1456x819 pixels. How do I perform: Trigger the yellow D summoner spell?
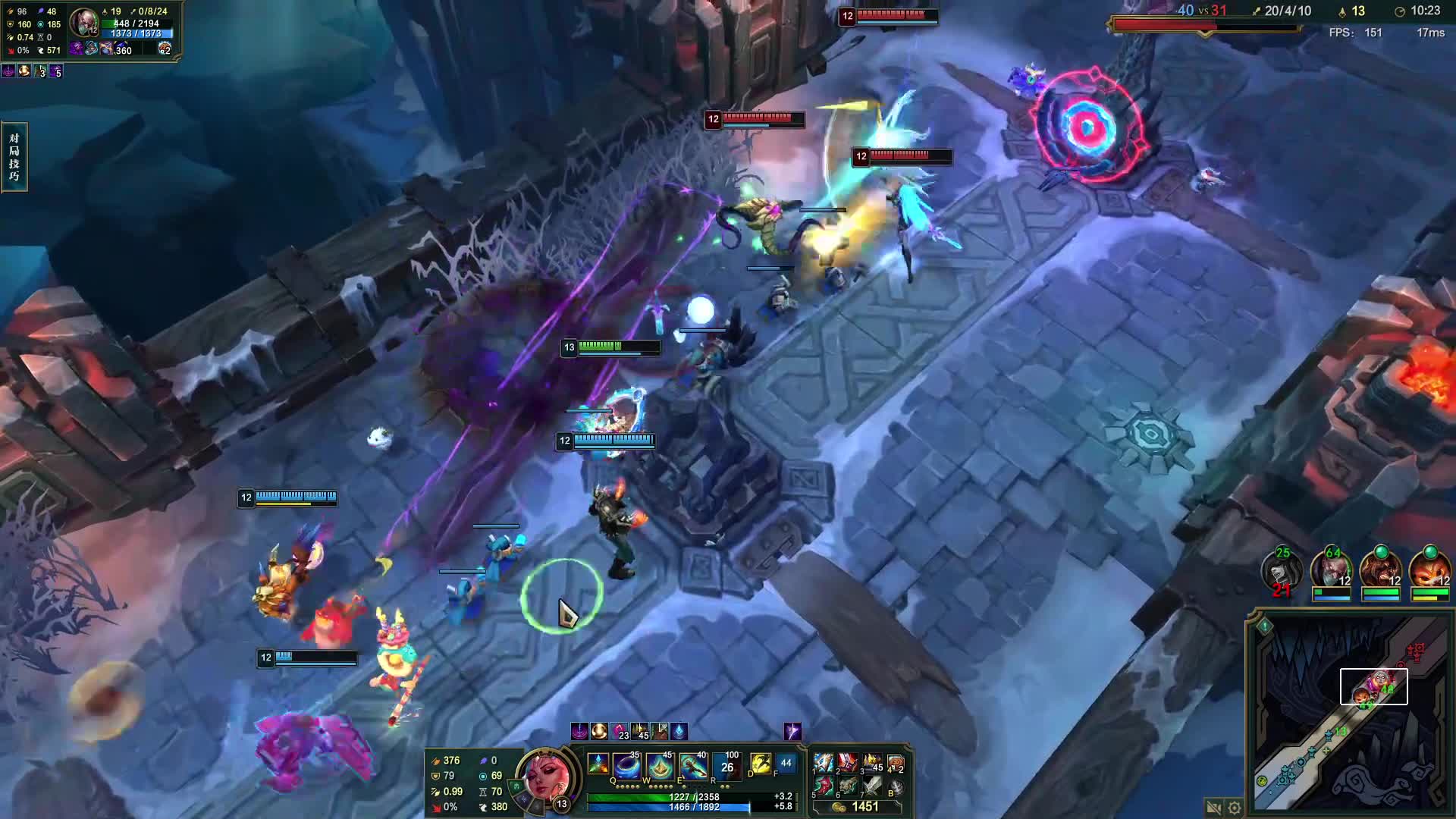click(x=760, y=764)
